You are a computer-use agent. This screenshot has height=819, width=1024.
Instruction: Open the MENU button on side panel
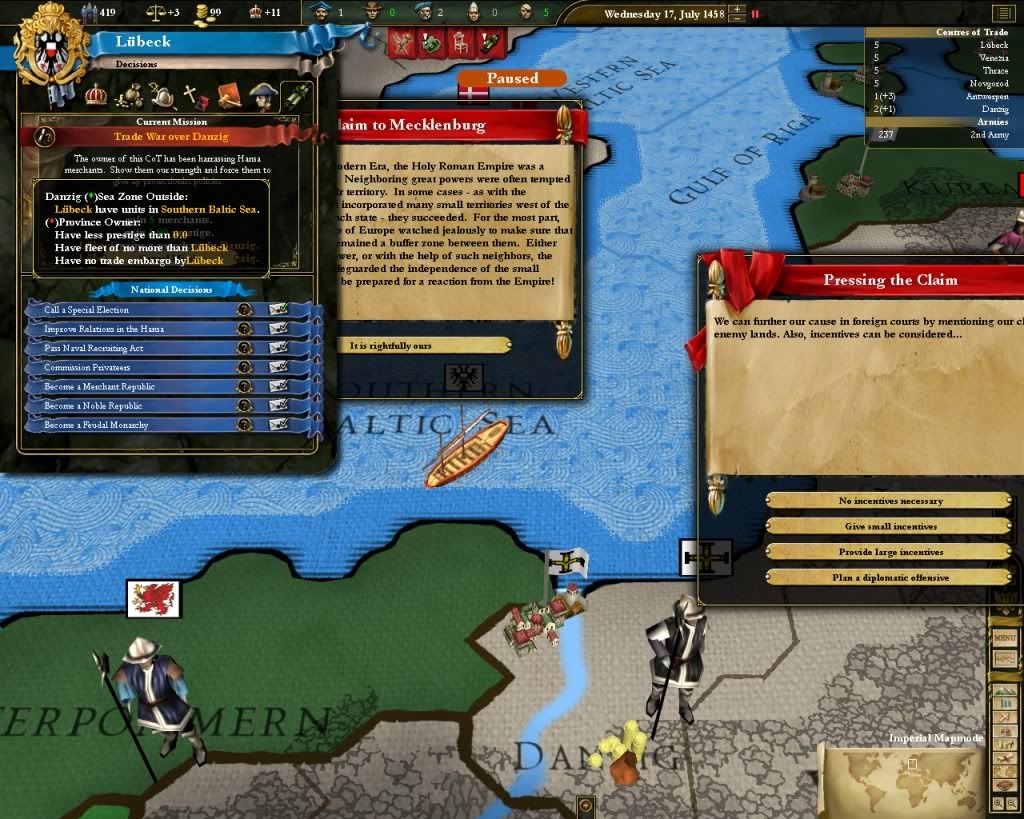coord(1005,639)
